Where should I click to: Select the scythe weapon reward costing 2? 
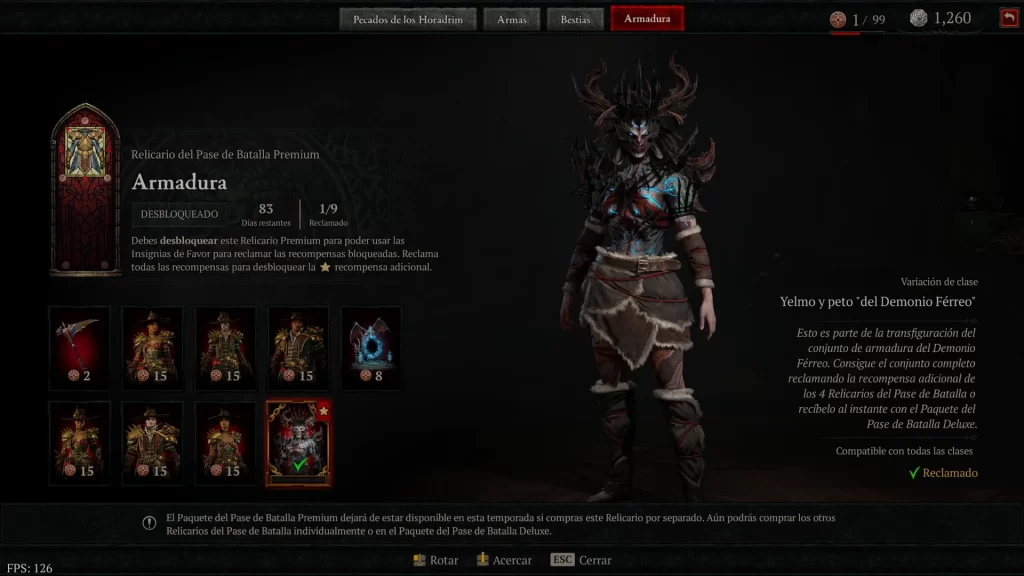[x=79, y=346]
